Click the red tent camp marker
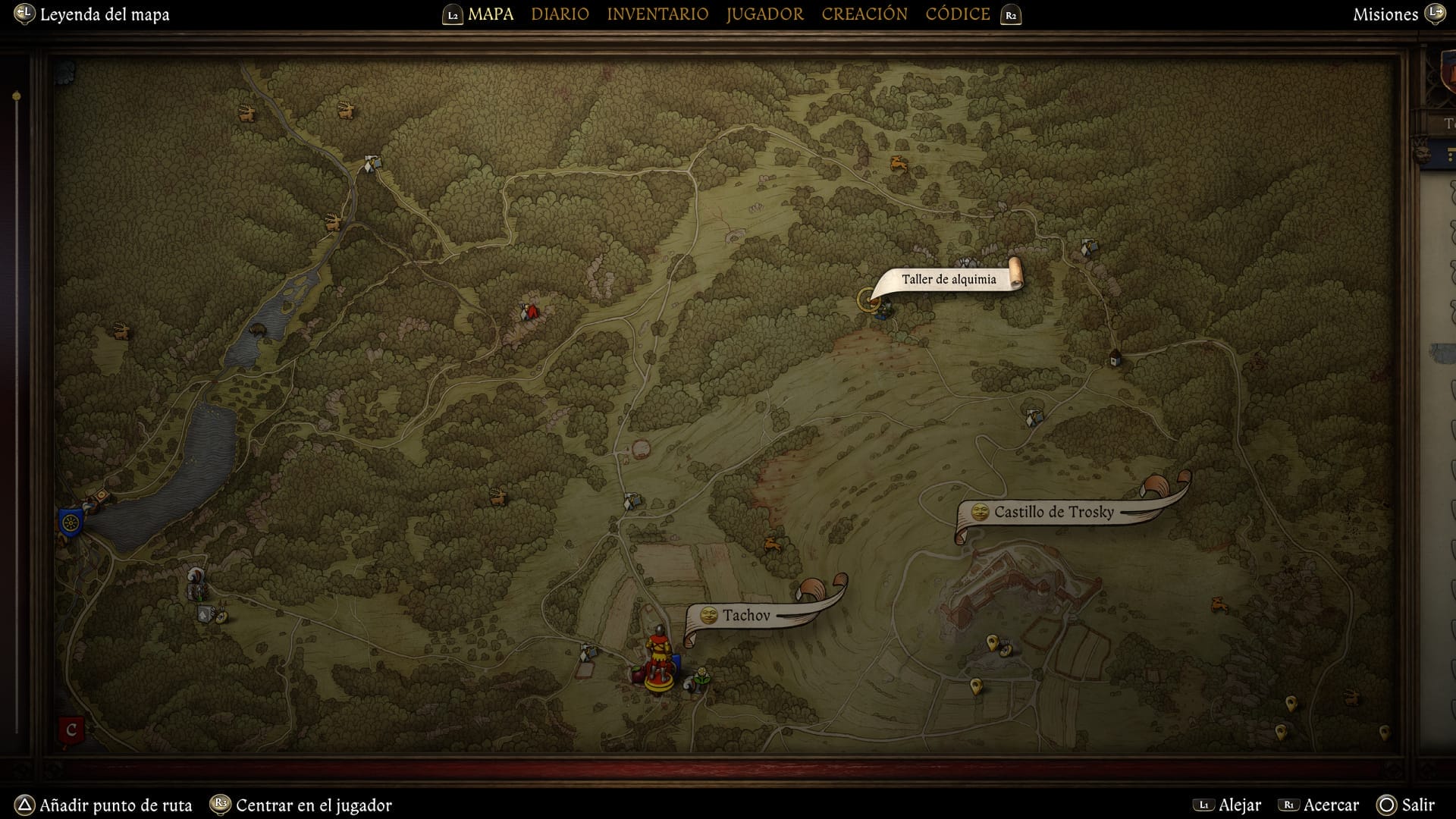The image size is (1456, 819). coord(531,312)
